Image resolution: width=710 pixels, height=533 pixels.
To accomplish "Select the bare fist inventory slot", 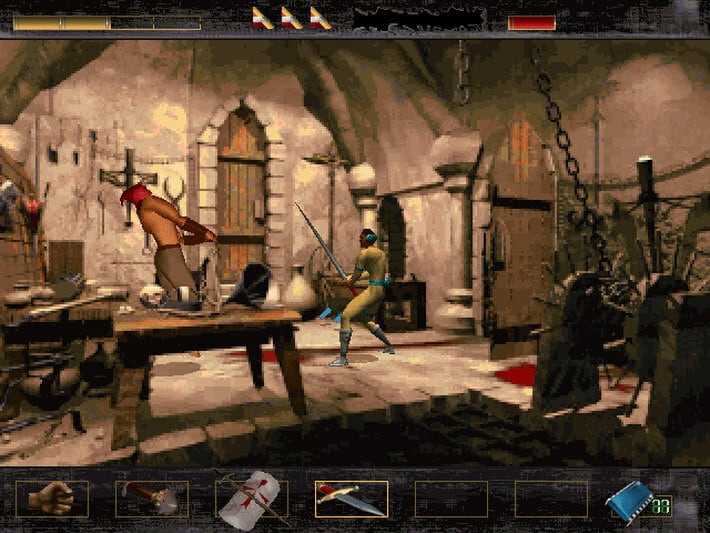I will click(x=51, y=498).
